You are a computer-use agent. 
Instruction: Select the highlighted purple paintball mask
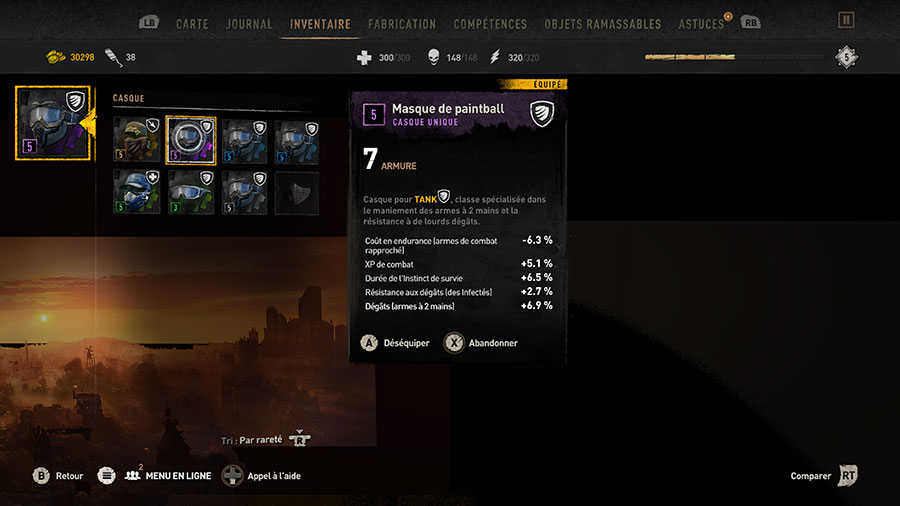click(x=190, y=141)
